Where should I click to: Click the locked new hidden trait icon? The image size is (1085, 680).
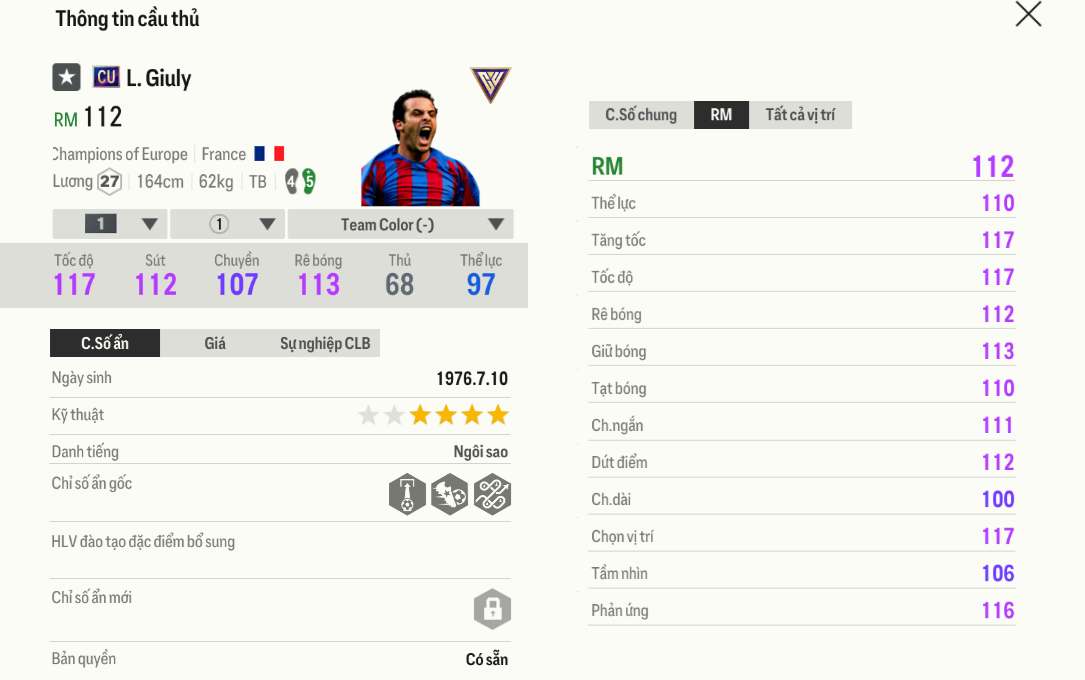(x=492, y=608)
